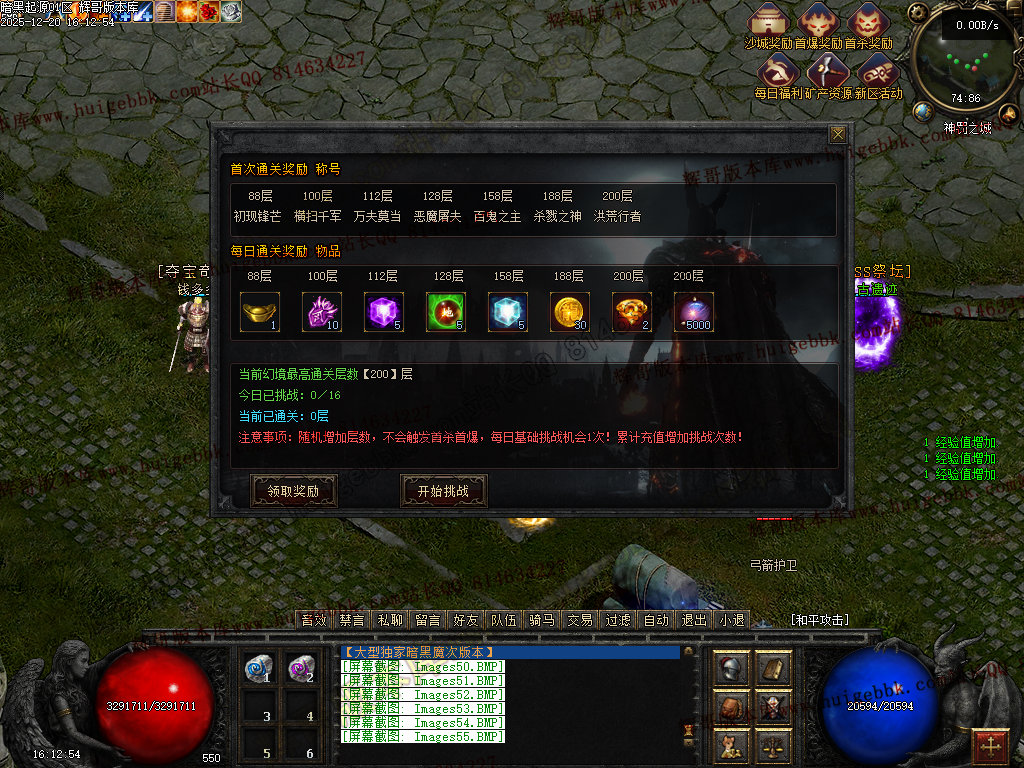Click the 退出 exit button
This screenshot has height=768, width=1024.
pyautogui.click(x=694, y=620)
